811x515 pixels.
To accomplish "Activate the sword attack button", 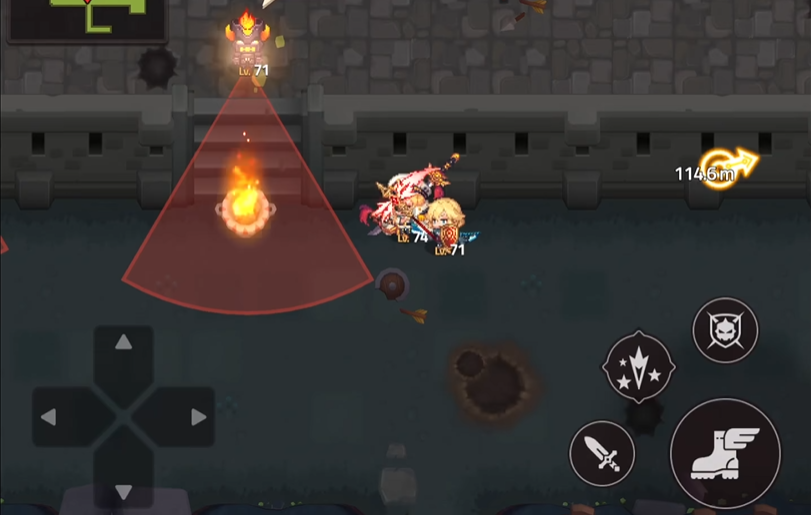I will (x=602, y=454).
